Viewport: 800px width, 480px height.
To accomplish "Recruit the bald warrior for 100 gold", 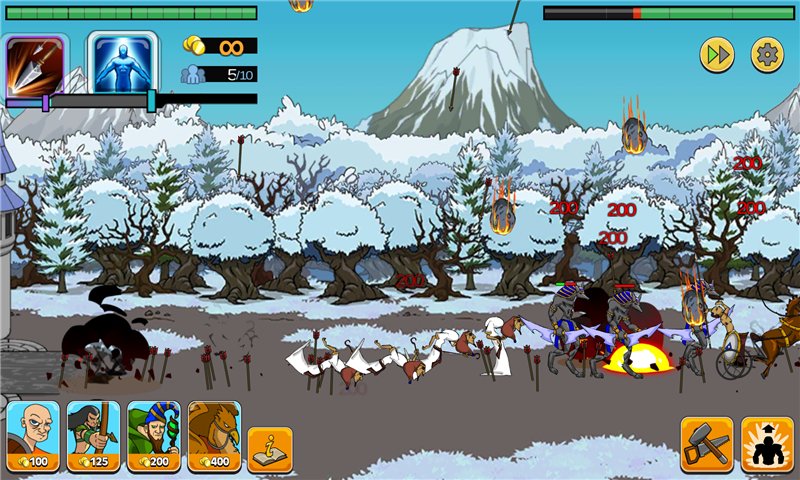I will 33,437.
